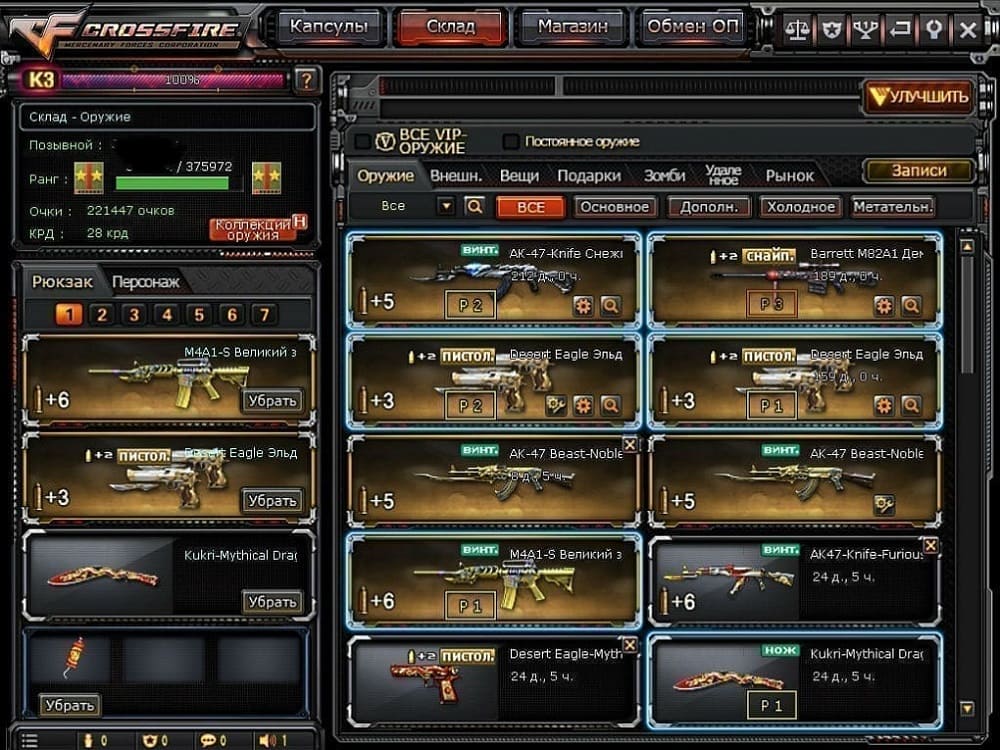Open the Подарки tab
Image resolution: width=1000 pixels, height=750 pixels.
(x=589, y=176)
